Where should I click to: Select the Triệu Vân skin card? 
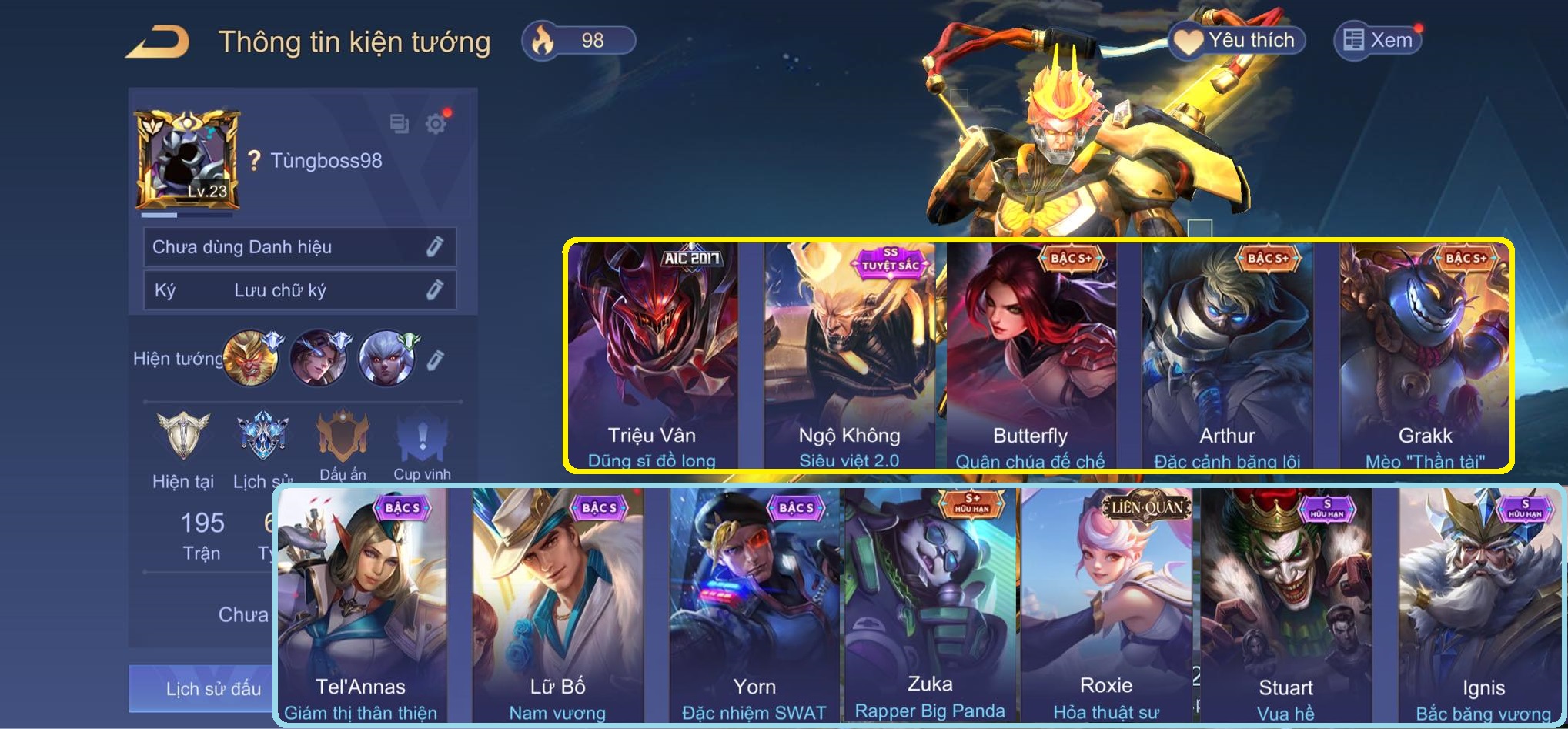pyautogui.click(x=652, y=354)
